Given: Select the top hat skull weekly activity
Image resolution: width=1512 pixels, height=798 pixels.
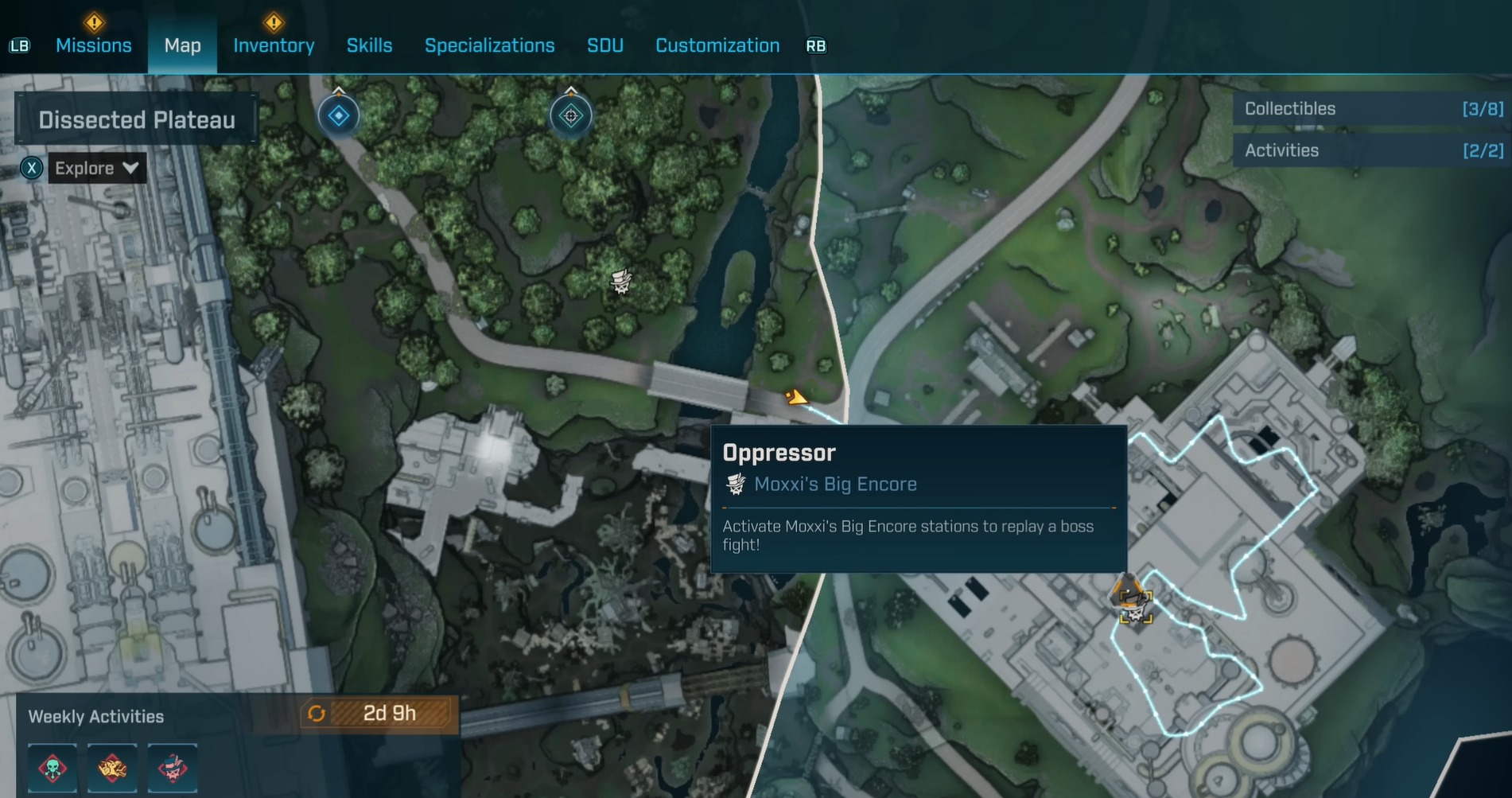Looking at the screenshot, I should 173,768.
